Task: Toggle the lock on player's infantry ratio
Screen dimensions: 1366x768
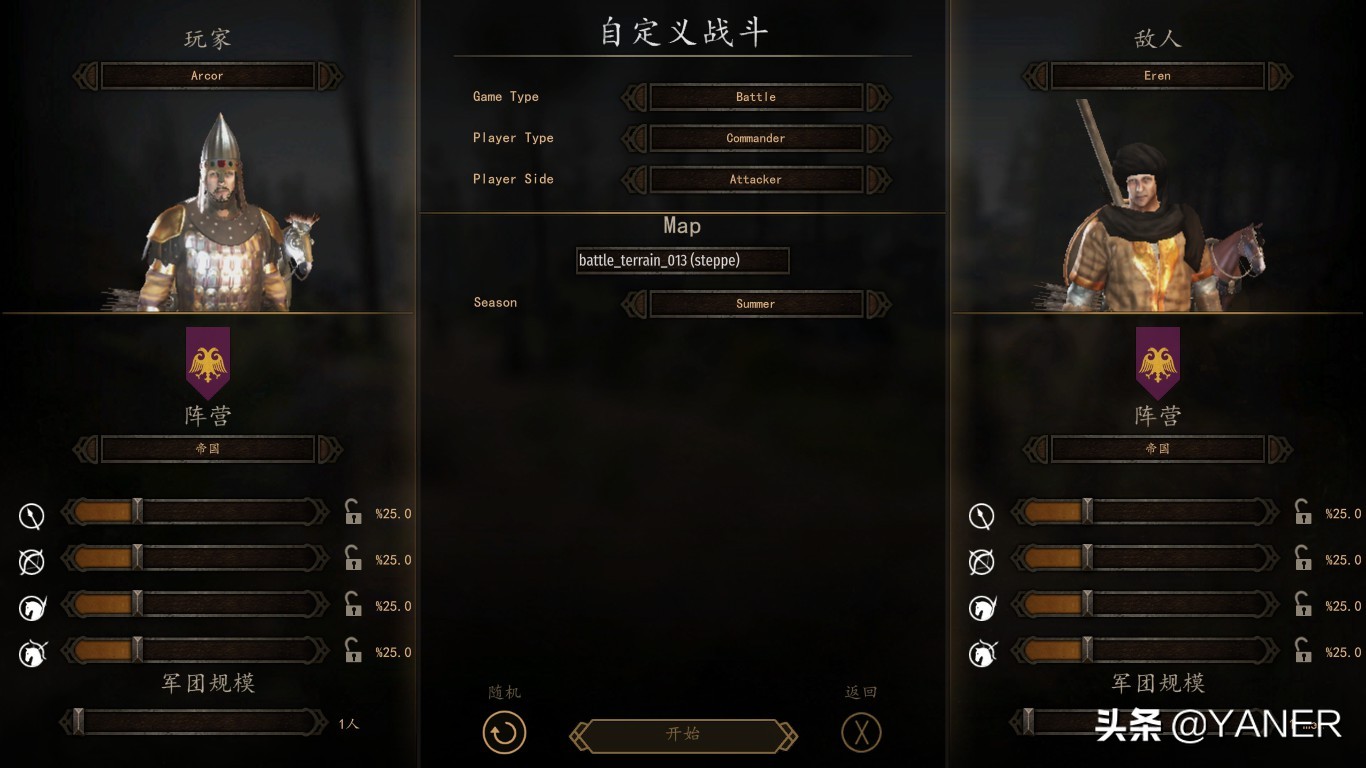Action: click(x=352, y=513)
